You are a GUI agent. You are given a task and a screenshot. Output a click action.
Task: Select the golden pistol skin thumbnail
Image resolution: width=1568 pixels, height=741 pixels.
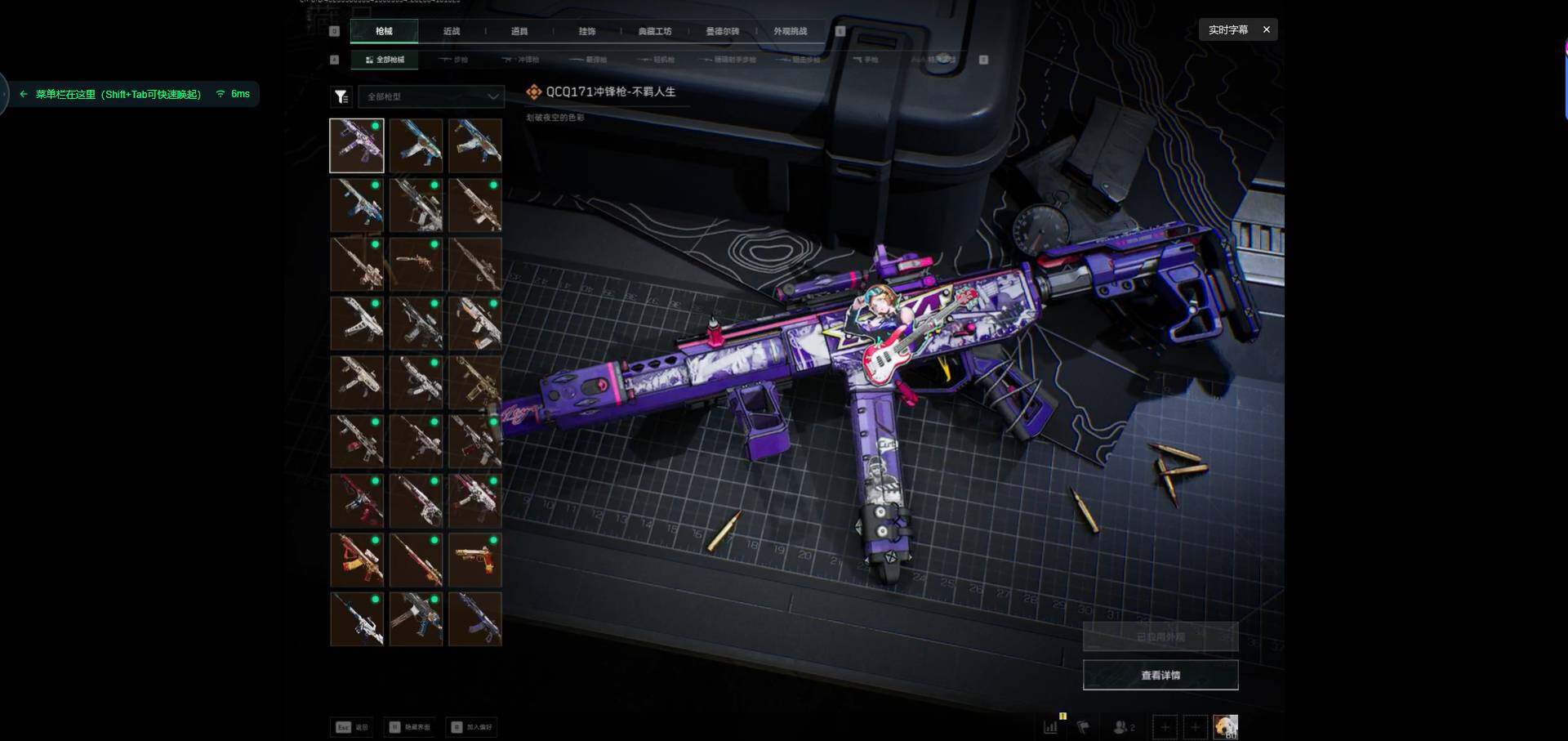coord(474,560)
